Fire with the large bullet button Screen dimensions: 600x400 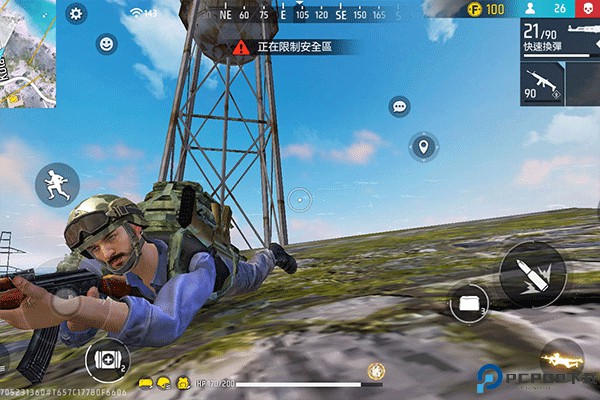pyautogui.click(x=532, y=273)
